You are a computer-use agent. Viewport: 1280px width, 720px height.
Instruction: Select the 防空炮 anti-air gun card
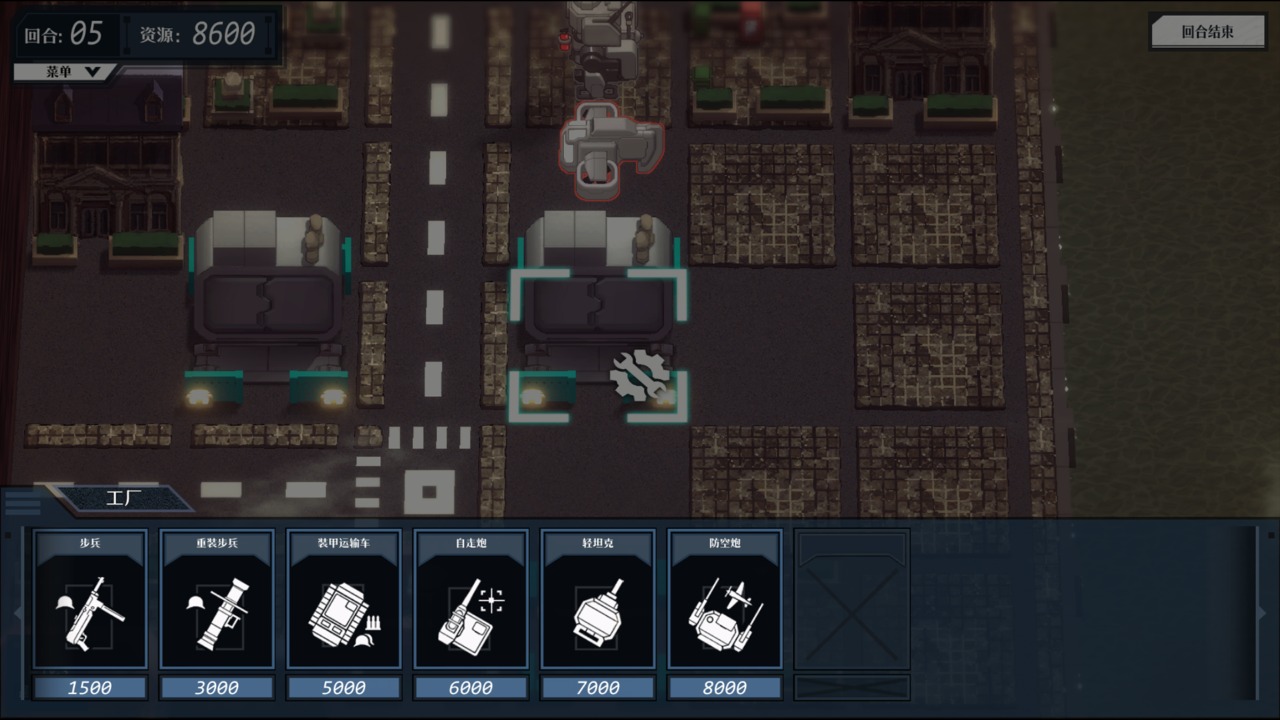click(725, 600)
